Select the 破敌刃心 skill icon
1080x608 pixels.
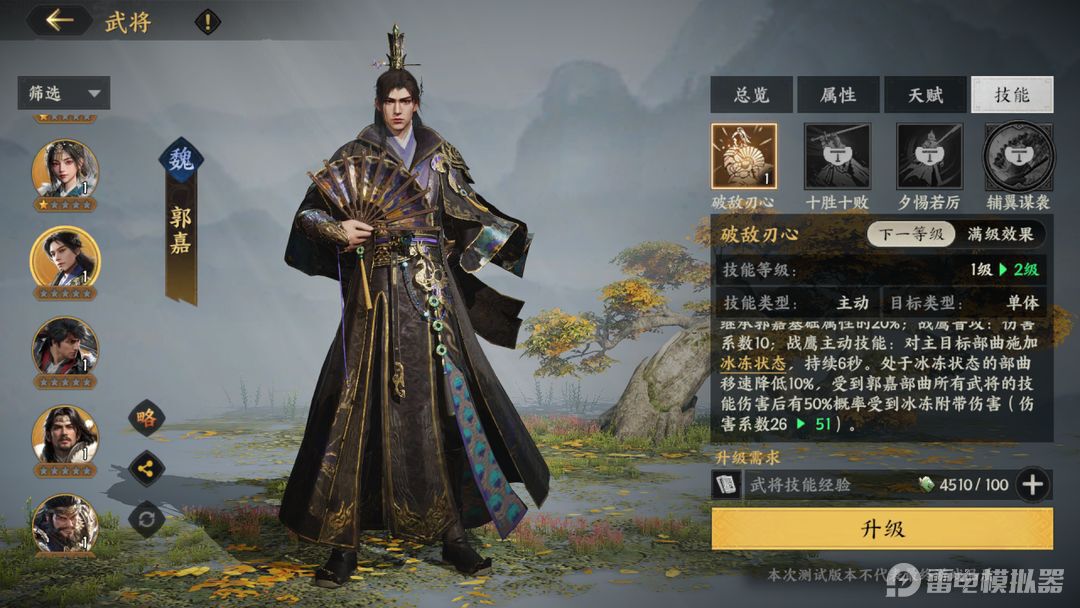coord(744,156)
